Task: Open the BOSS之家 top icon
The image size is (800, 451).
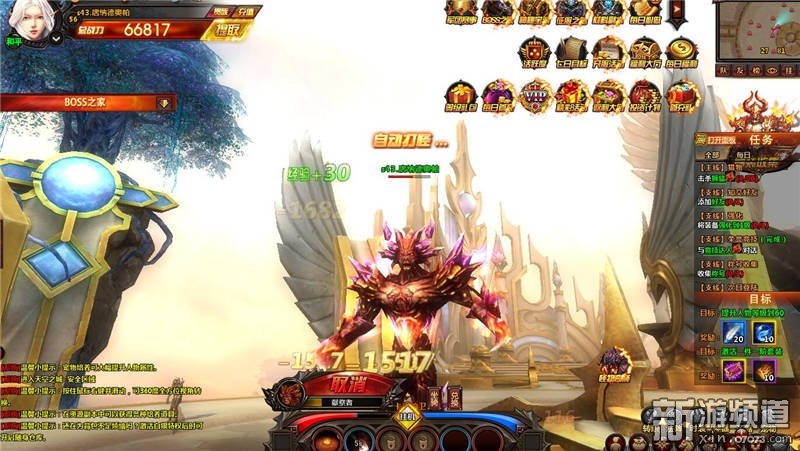Action: 496,13
